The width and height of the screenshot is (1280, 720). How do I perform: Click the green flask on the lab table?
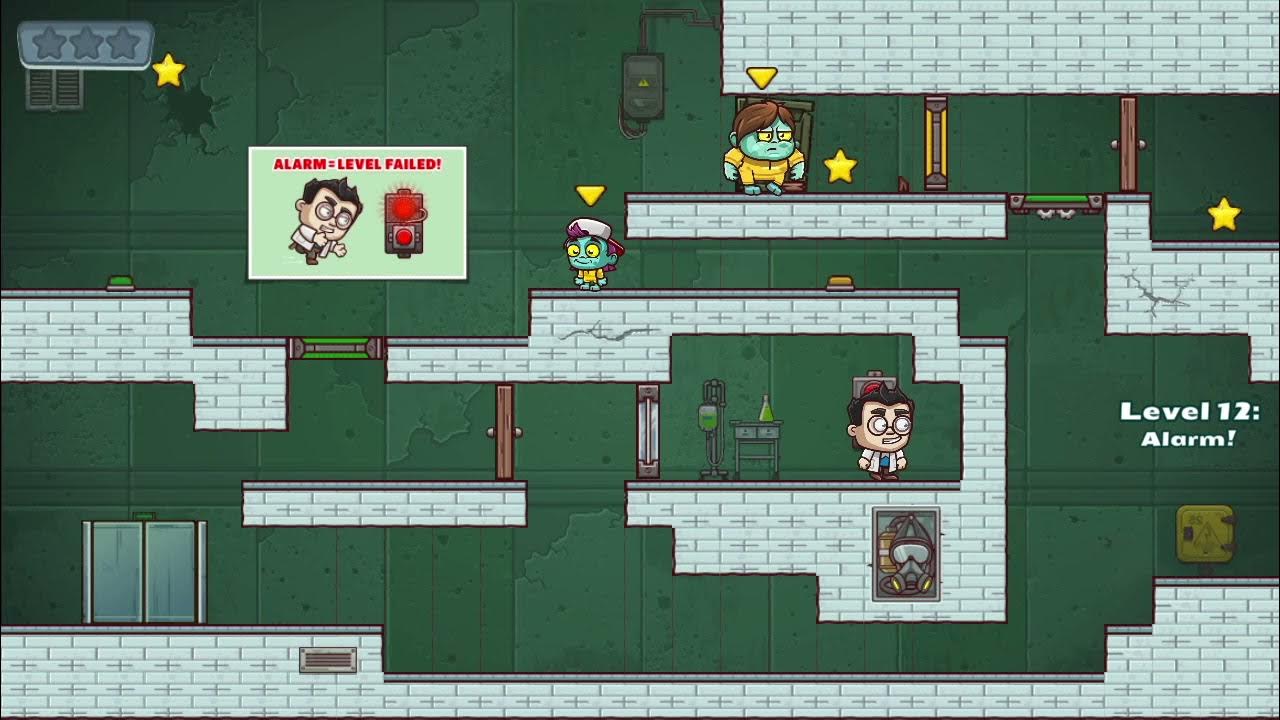tap(766, 410)
